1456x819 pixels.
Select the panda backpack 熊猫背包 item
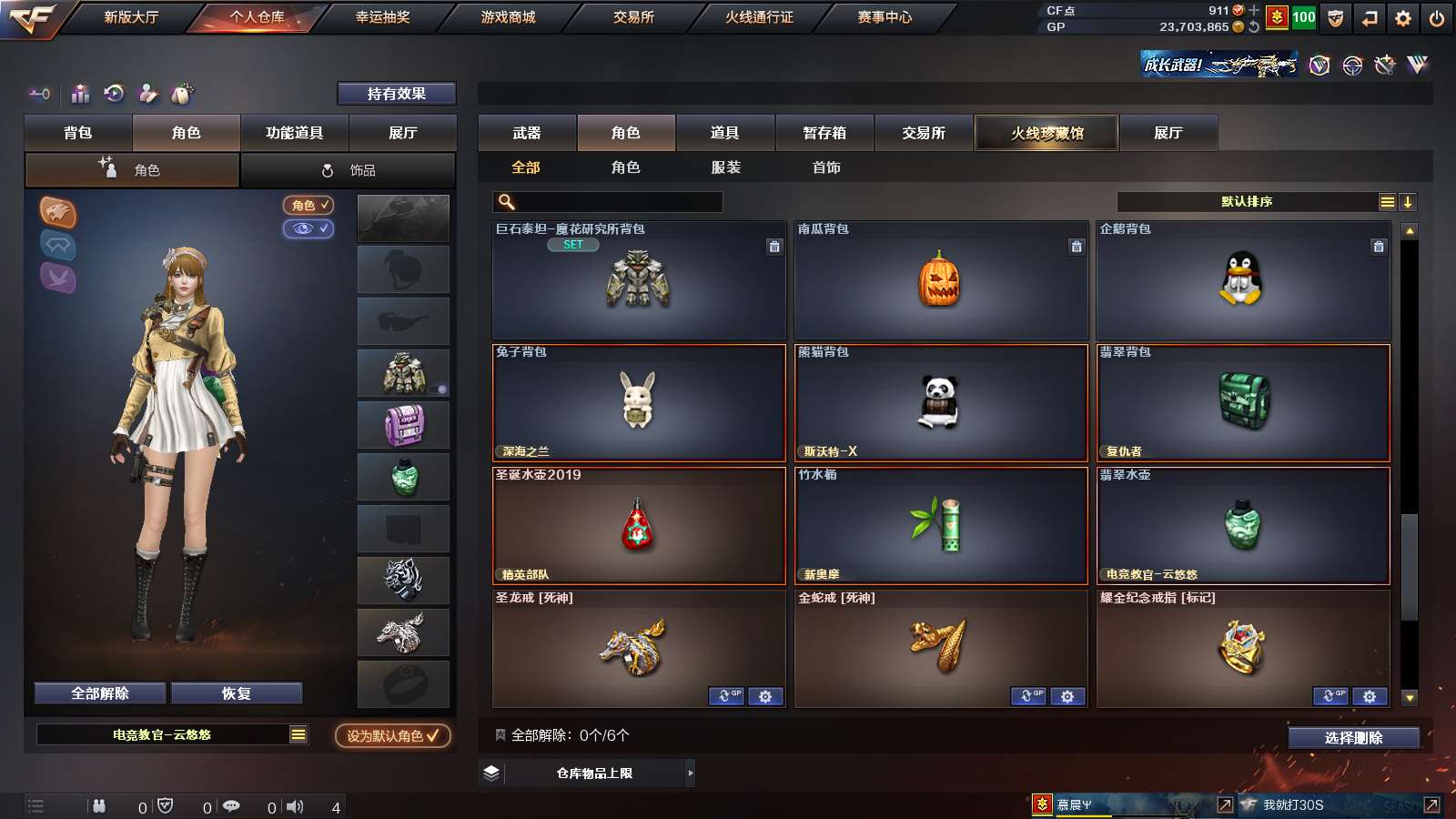click(x=940, y=402)
